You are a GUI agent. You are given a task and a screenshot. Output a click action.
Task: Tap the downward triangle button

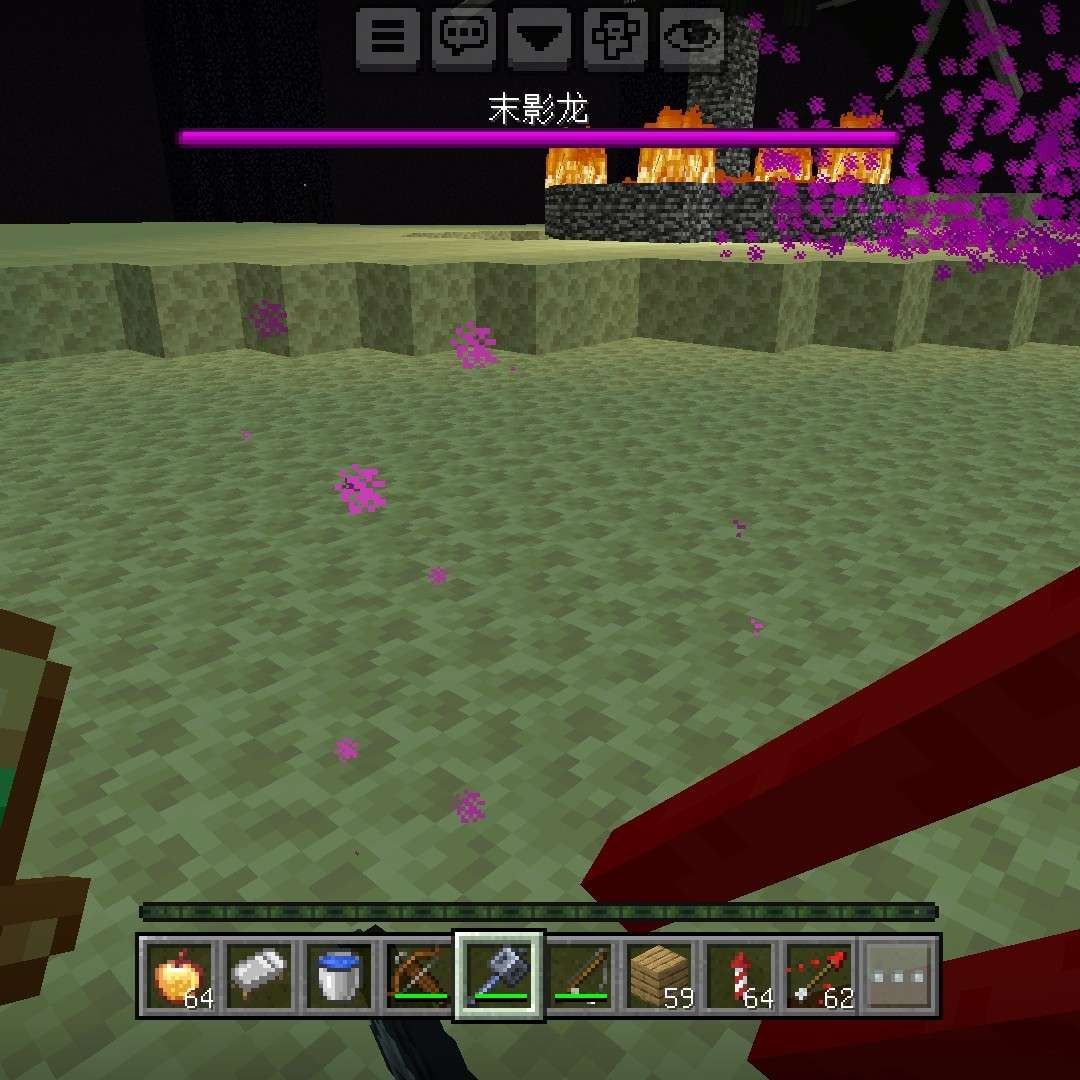541,37
